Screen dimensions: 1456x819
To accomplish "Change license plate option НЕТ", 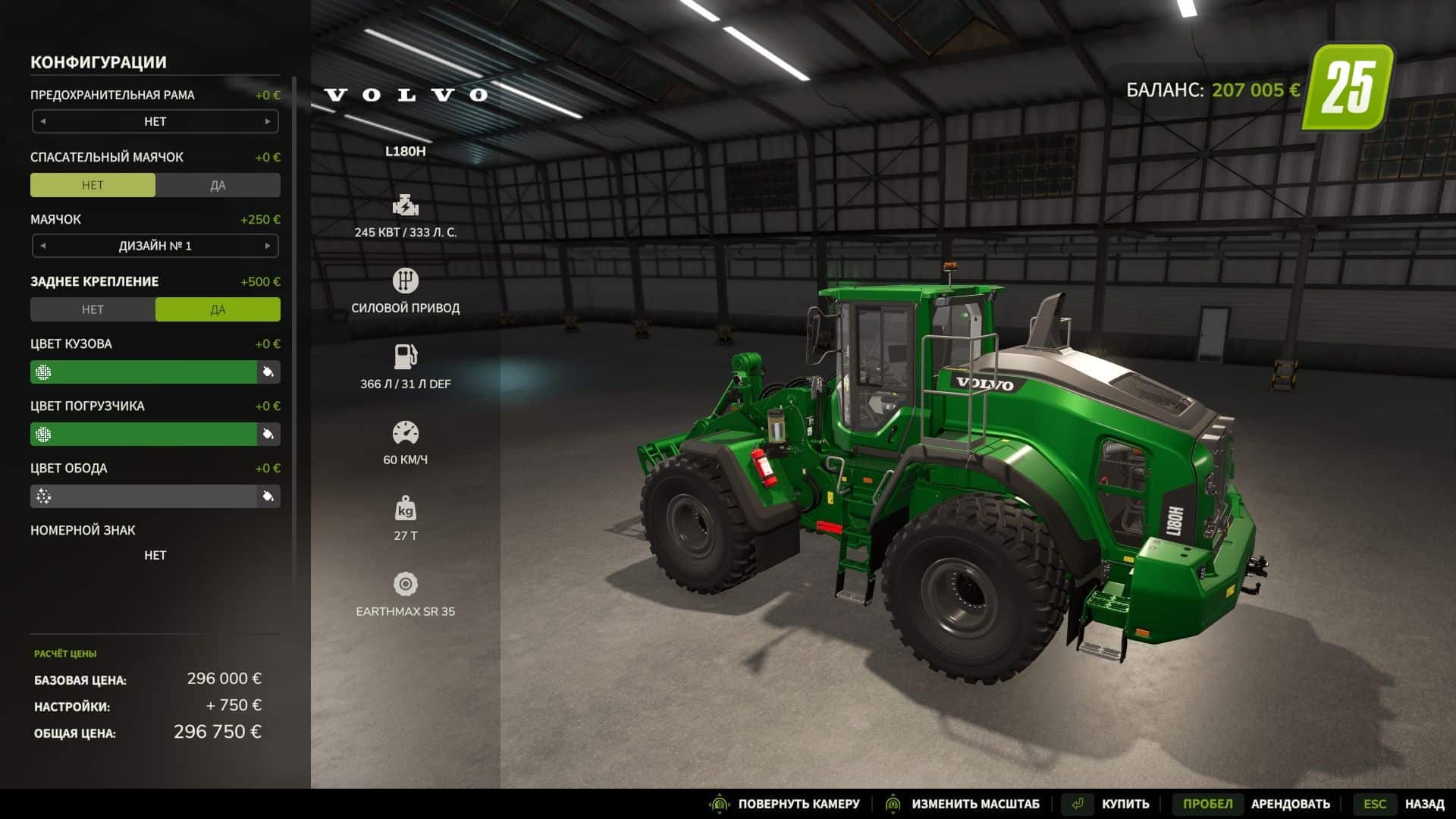I will point(155,555).
